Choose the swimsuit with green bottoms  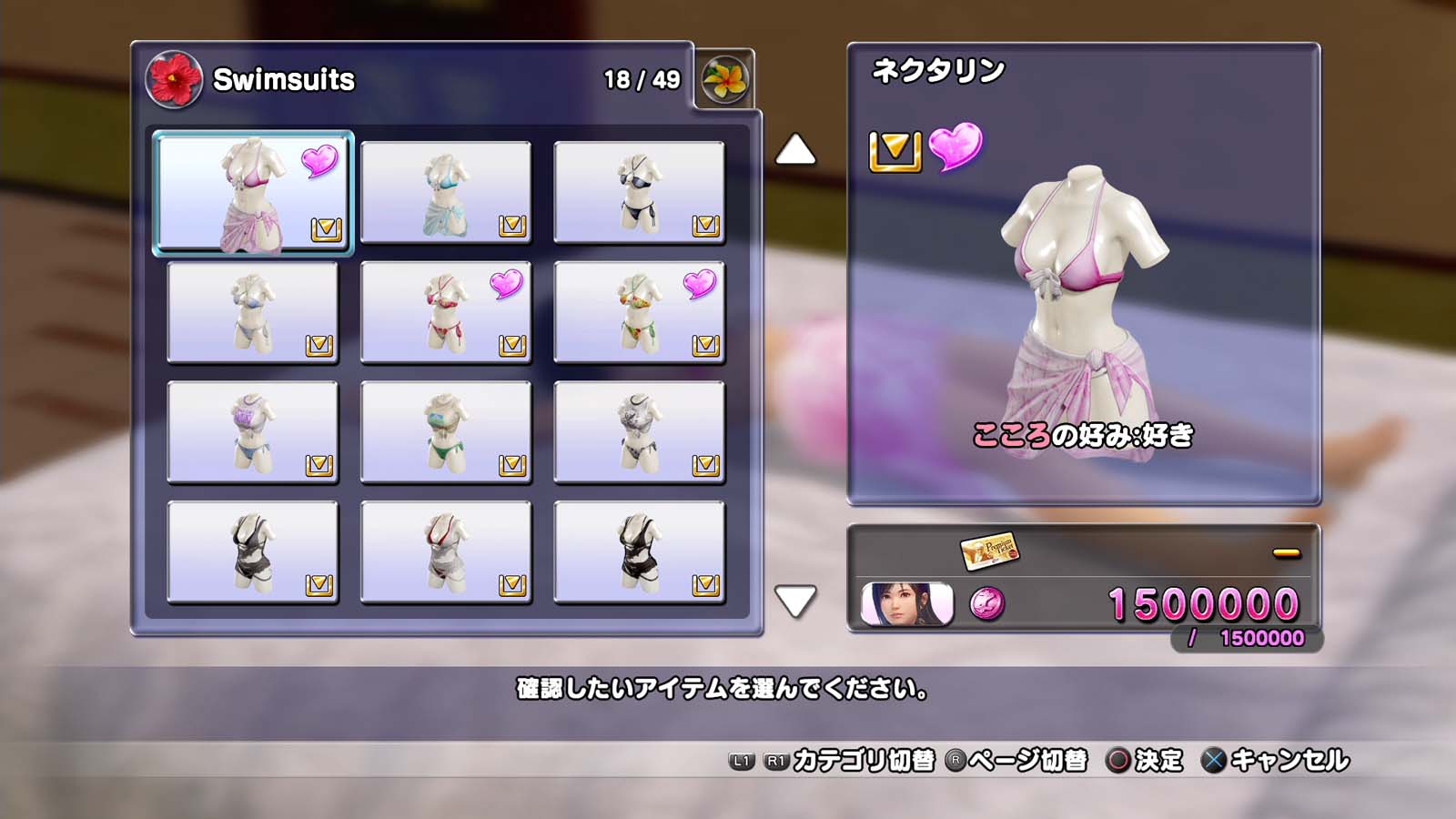click(x=446, y=433)
